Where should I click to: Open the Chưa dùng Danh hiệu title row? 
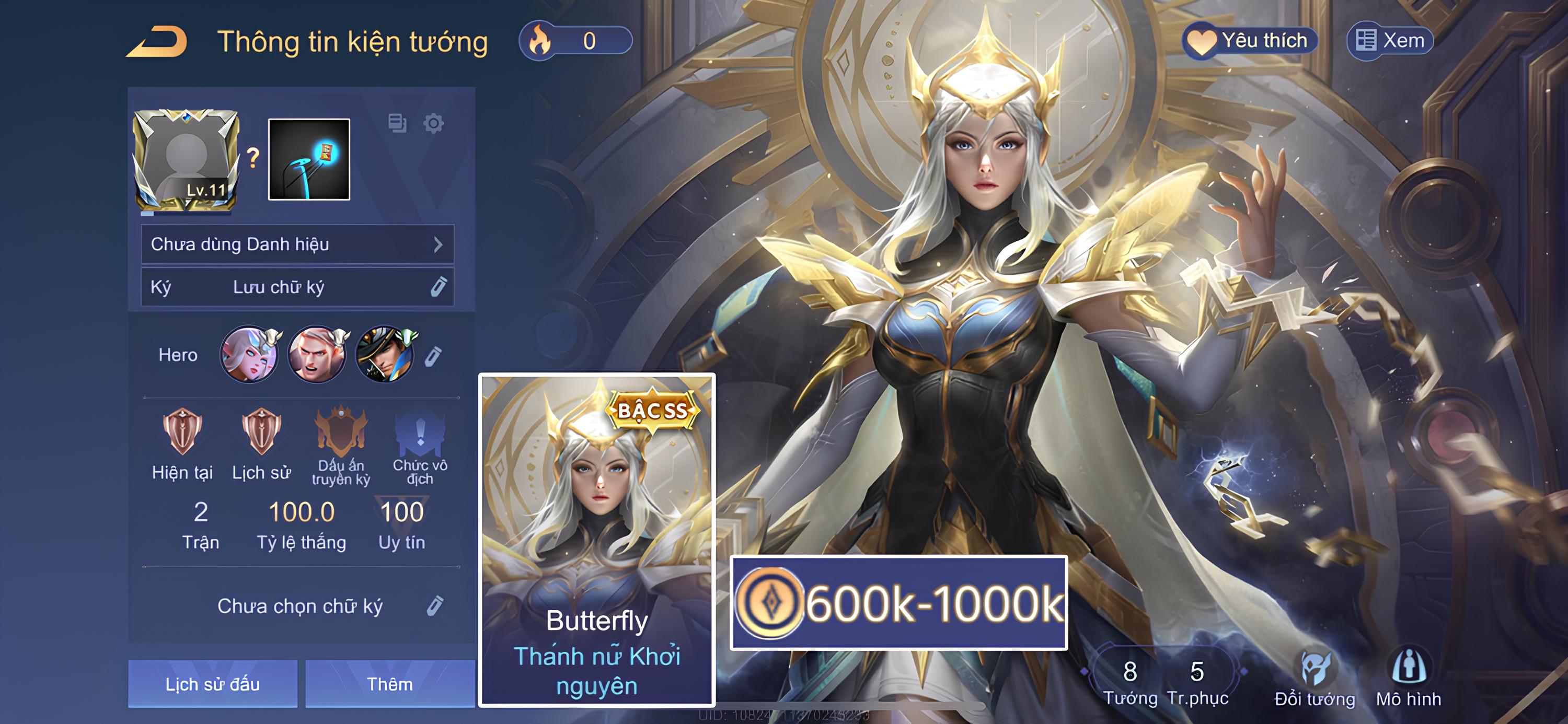pos(297,244)
